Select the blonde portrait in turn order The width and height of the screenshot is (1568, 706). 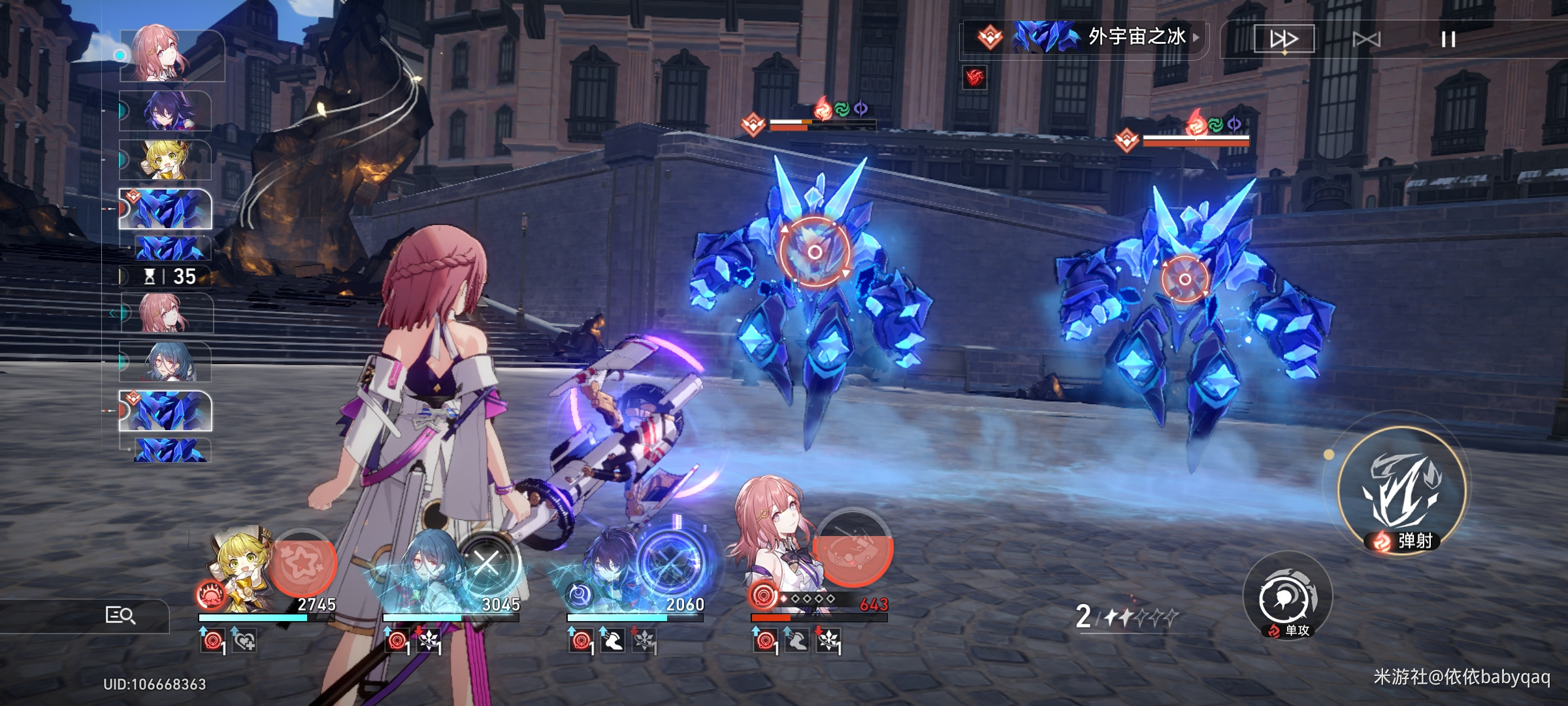coord(166,160)
